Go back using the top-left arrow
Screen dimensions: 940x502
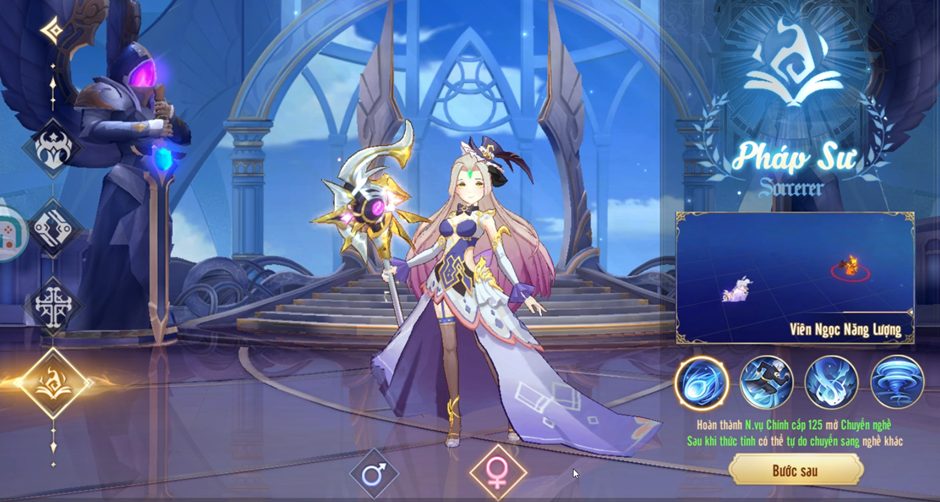pos(52,30)
